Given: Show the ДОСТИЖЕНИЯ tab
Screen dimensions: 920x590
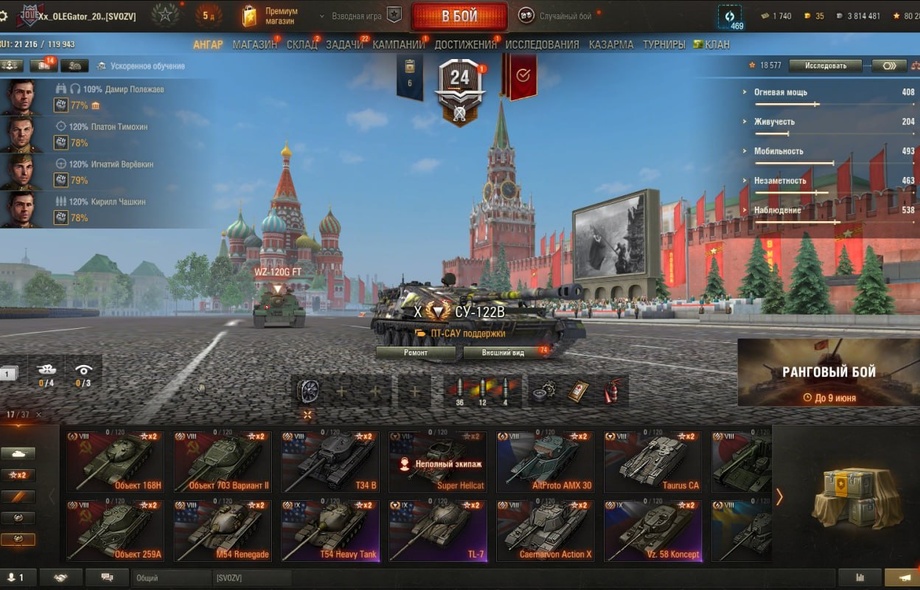Looking at the screenshot, I should [x=465, y=45].
